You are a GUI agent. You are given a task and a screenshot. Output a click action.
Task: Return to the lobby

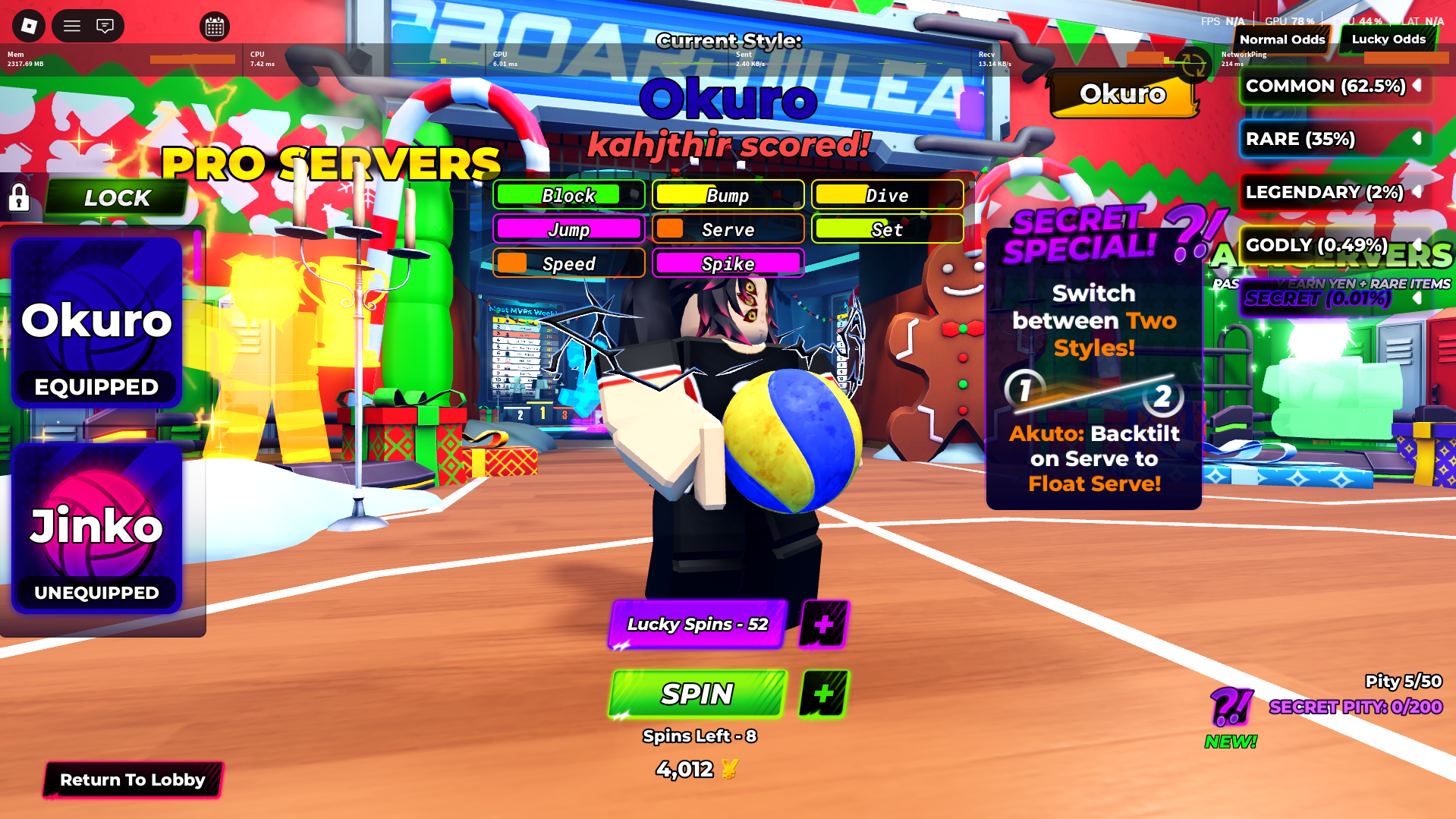[x=133, y=780]
